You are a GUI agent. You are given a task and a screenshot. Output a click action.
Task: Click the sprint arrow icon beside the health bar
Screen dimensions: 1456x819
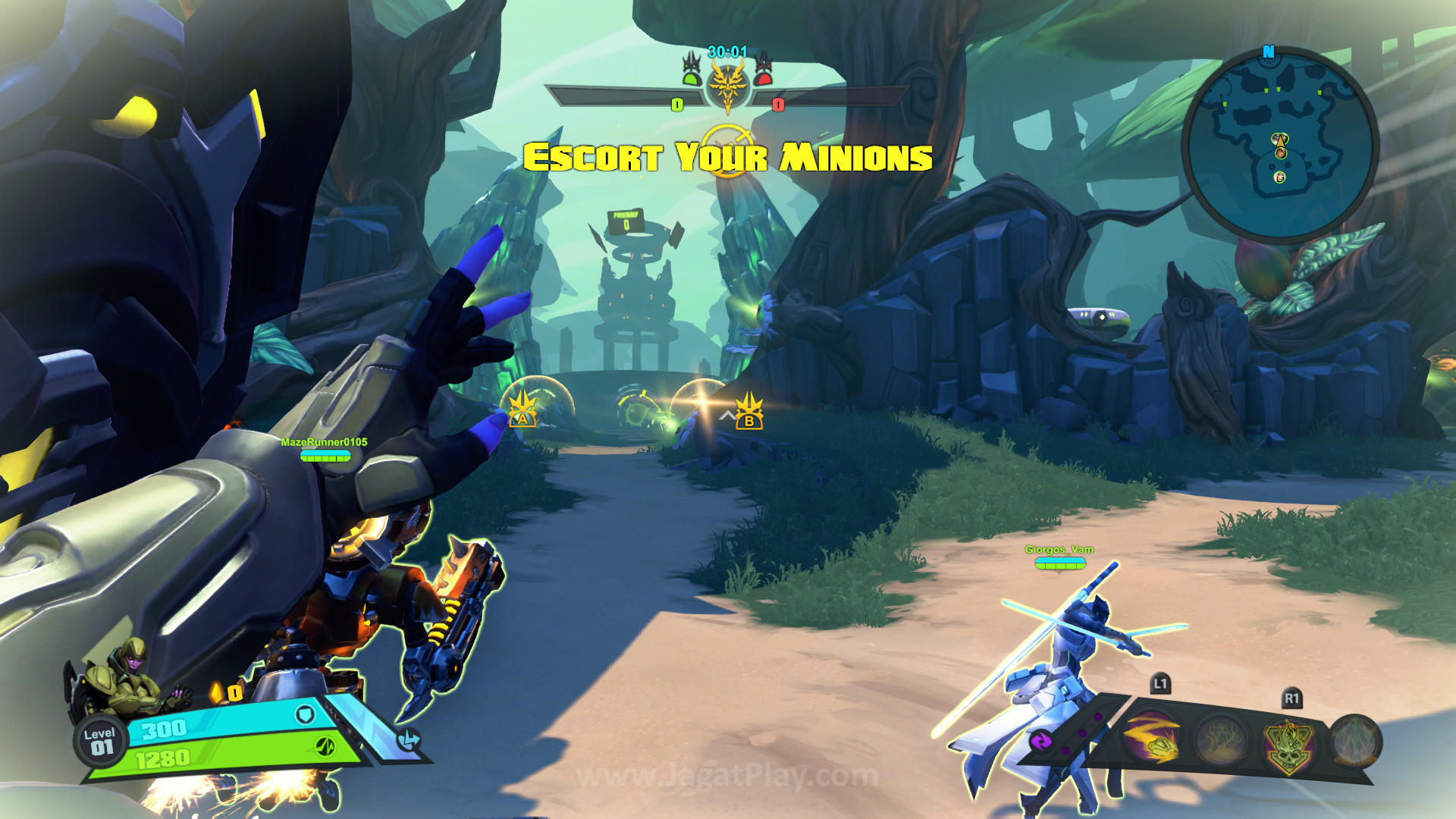pyautogui.click(x=409, y=739)
